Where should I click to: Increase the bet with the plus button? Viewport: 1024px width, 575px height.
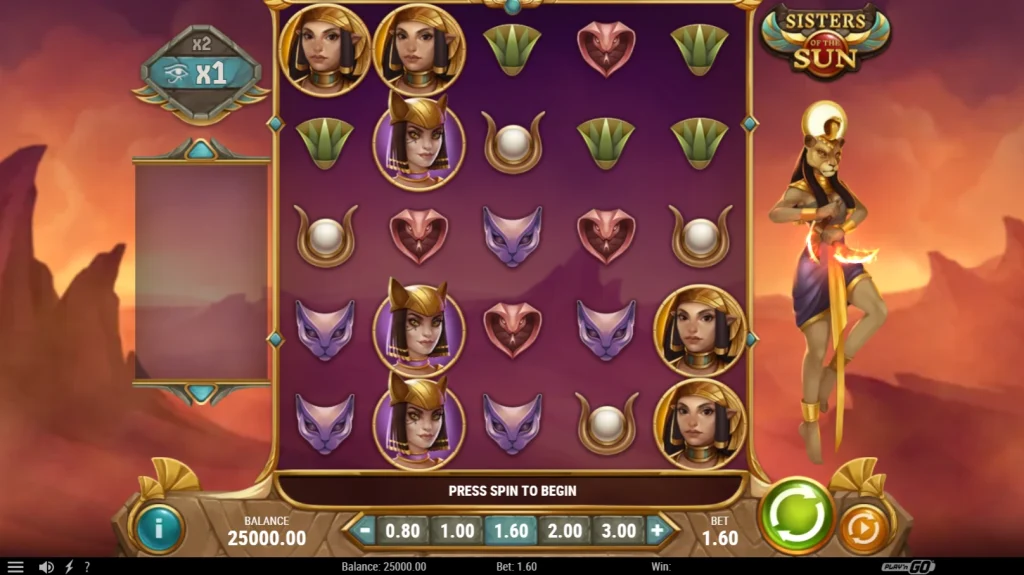pyautogui.click(x=657, y=530)
